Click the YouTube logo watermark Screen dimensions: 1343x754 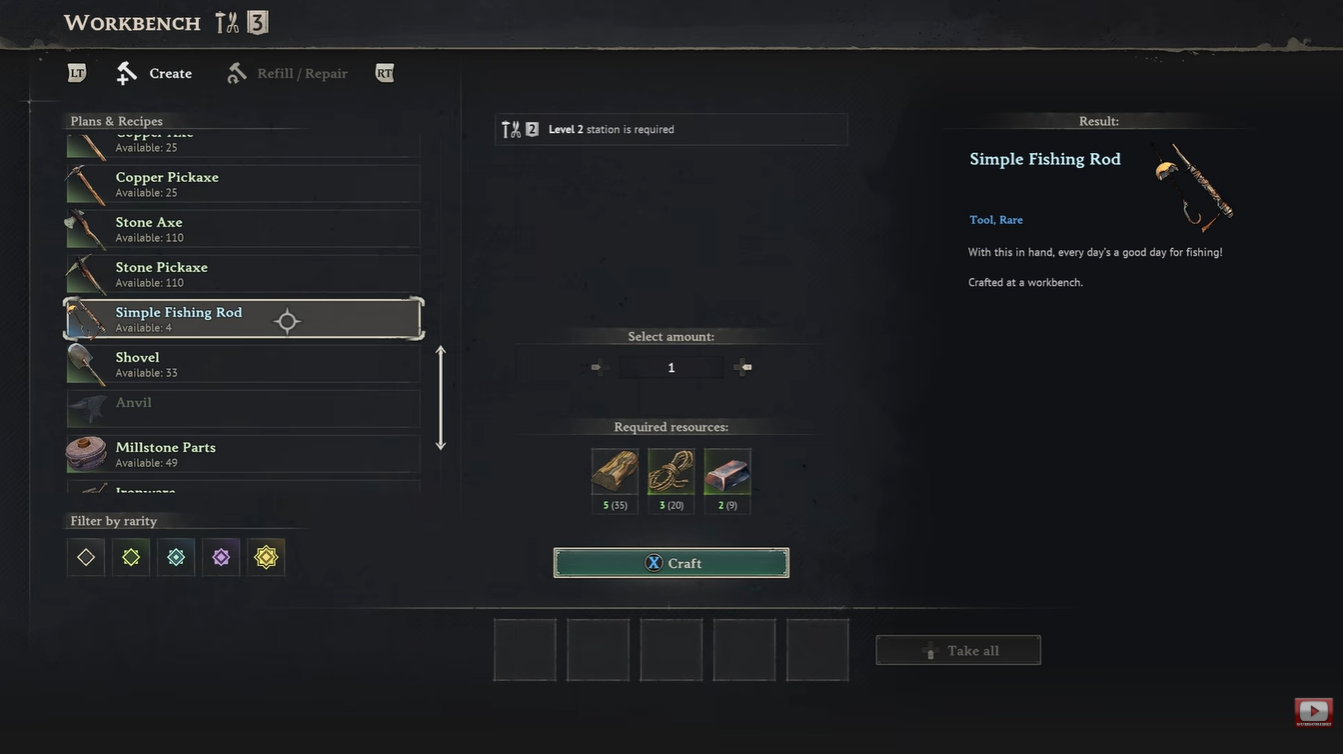pyautogui.click(x=1313, y=712)
